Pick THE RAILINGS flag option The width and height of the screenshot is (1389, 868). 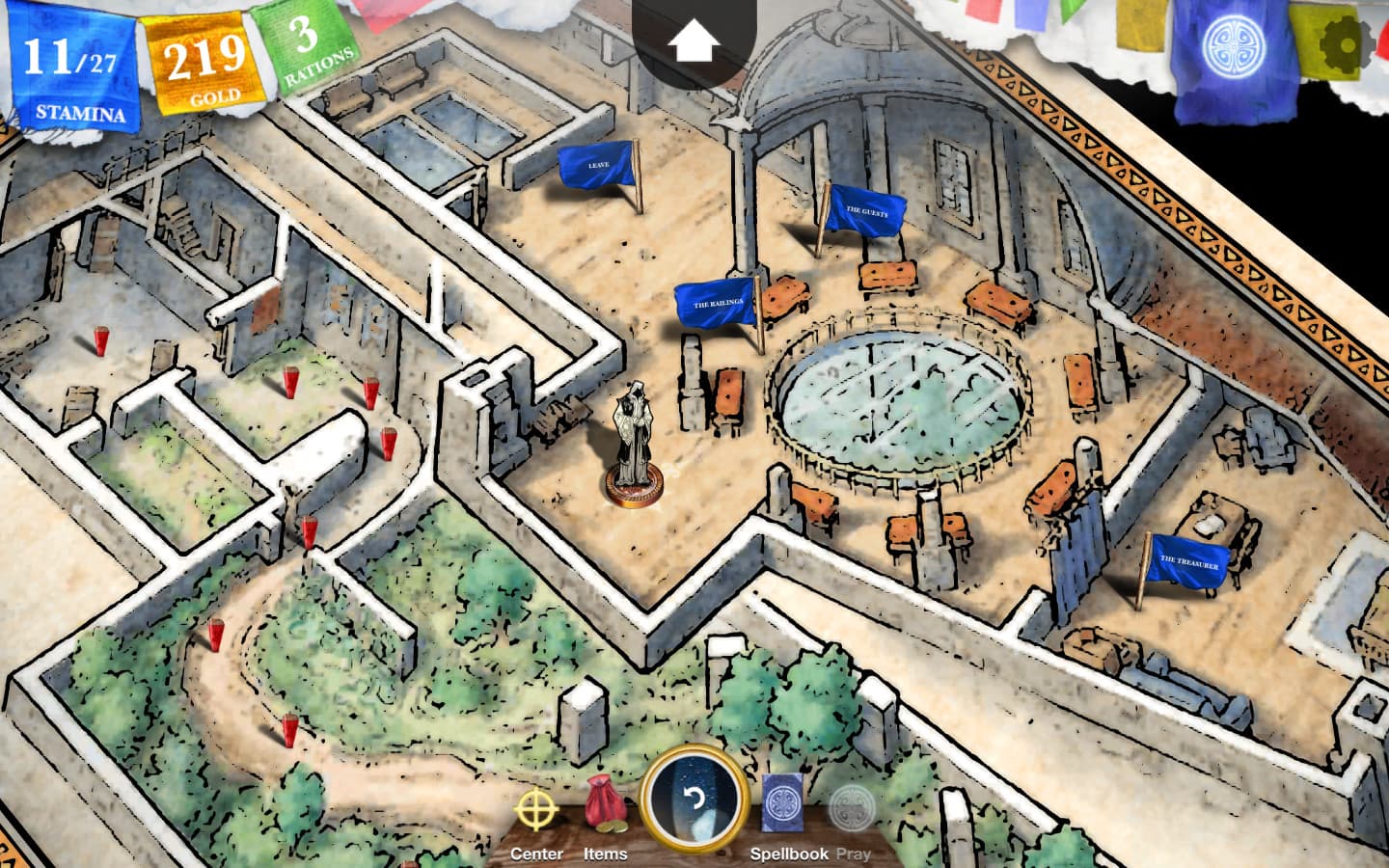tap(716, 302)
